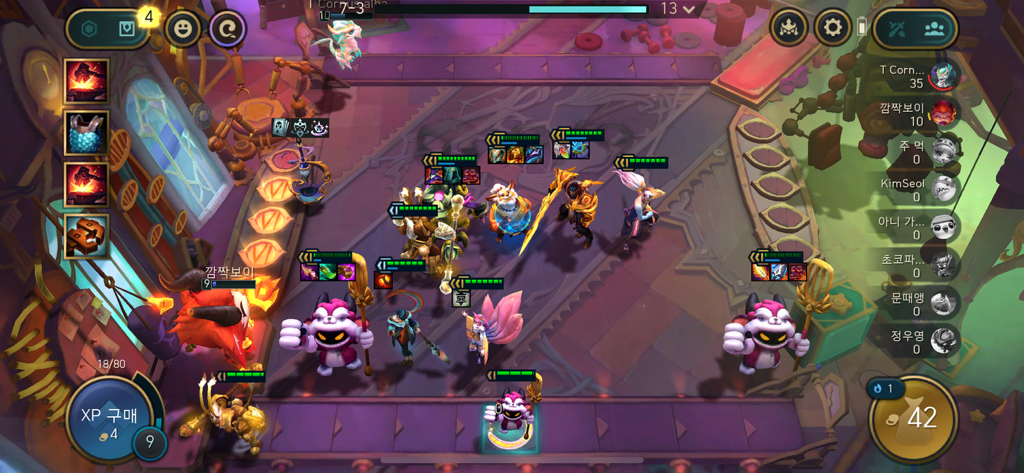Expand the stage round dropdown arrow
Screen dimensions: 1024x473
(x=689, y=9)
